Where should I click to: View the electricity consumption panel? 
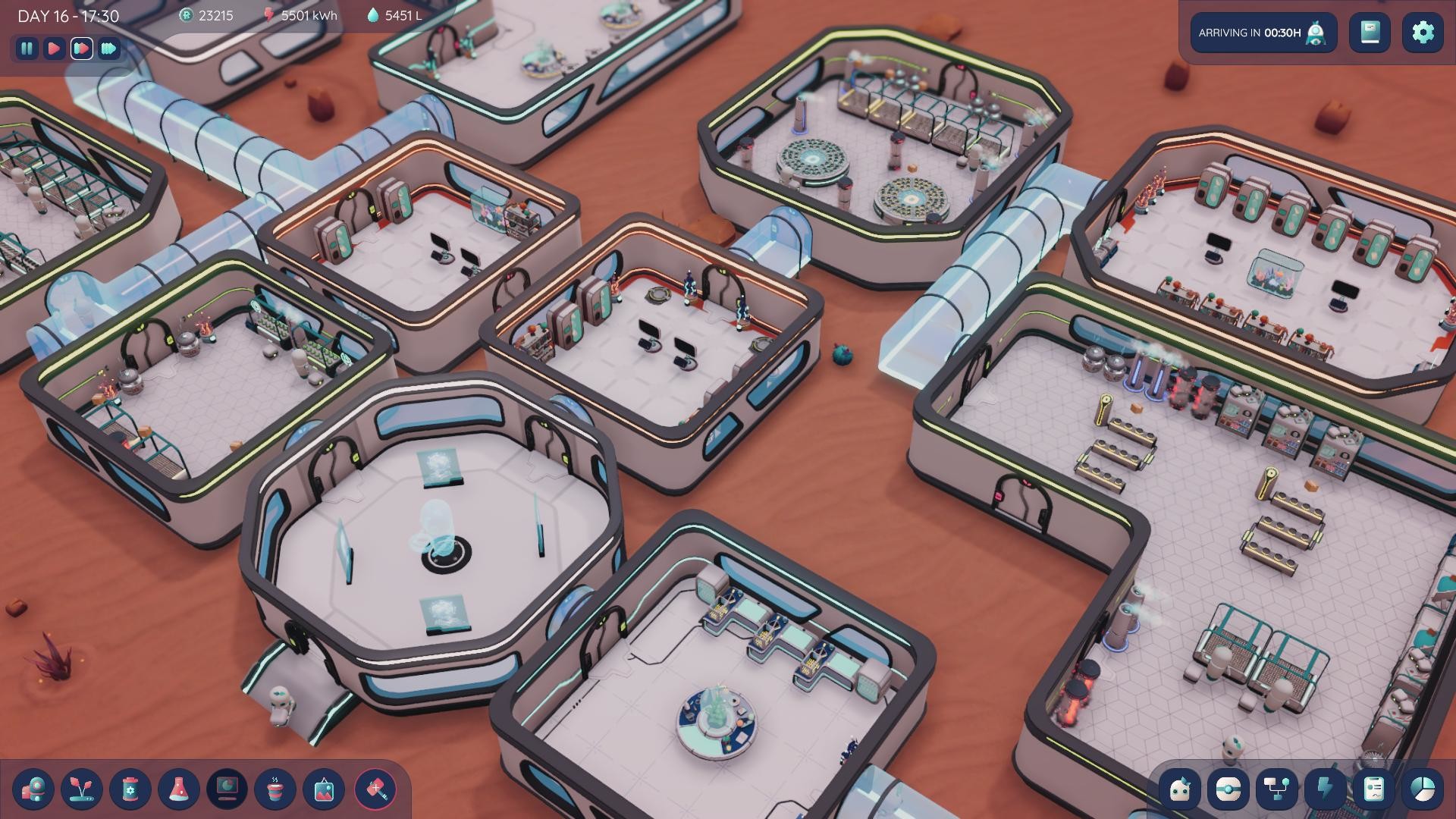tap(1326, 789)
